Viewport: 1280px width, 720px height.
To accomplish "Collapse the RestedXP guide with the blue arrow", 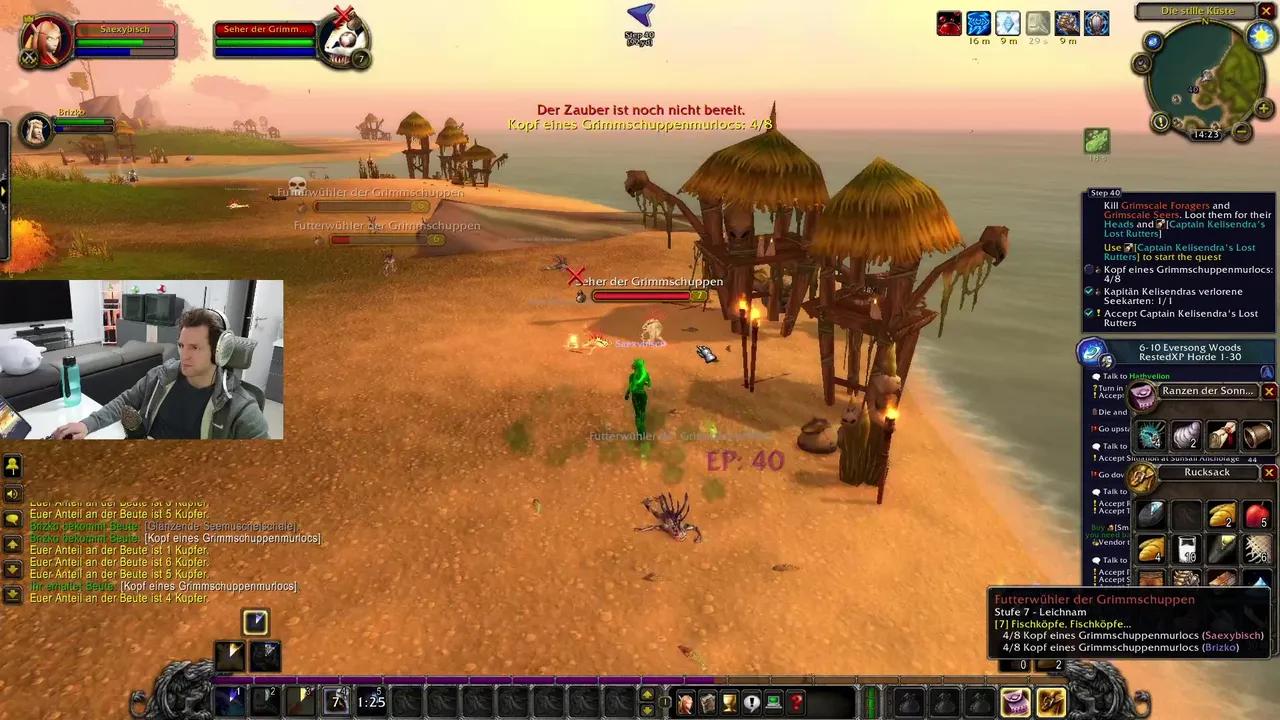I will tap(1266, 372).
